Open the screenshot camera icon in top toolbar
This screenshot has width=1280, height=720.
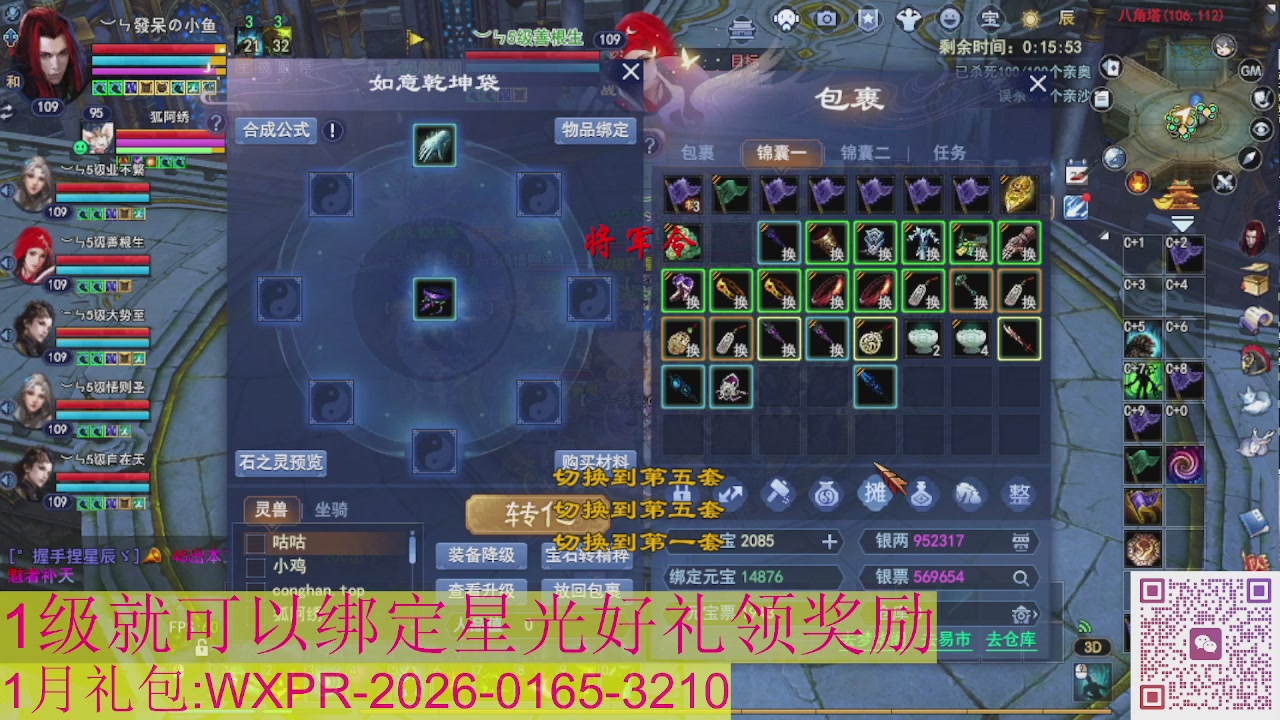pos(826,18)
